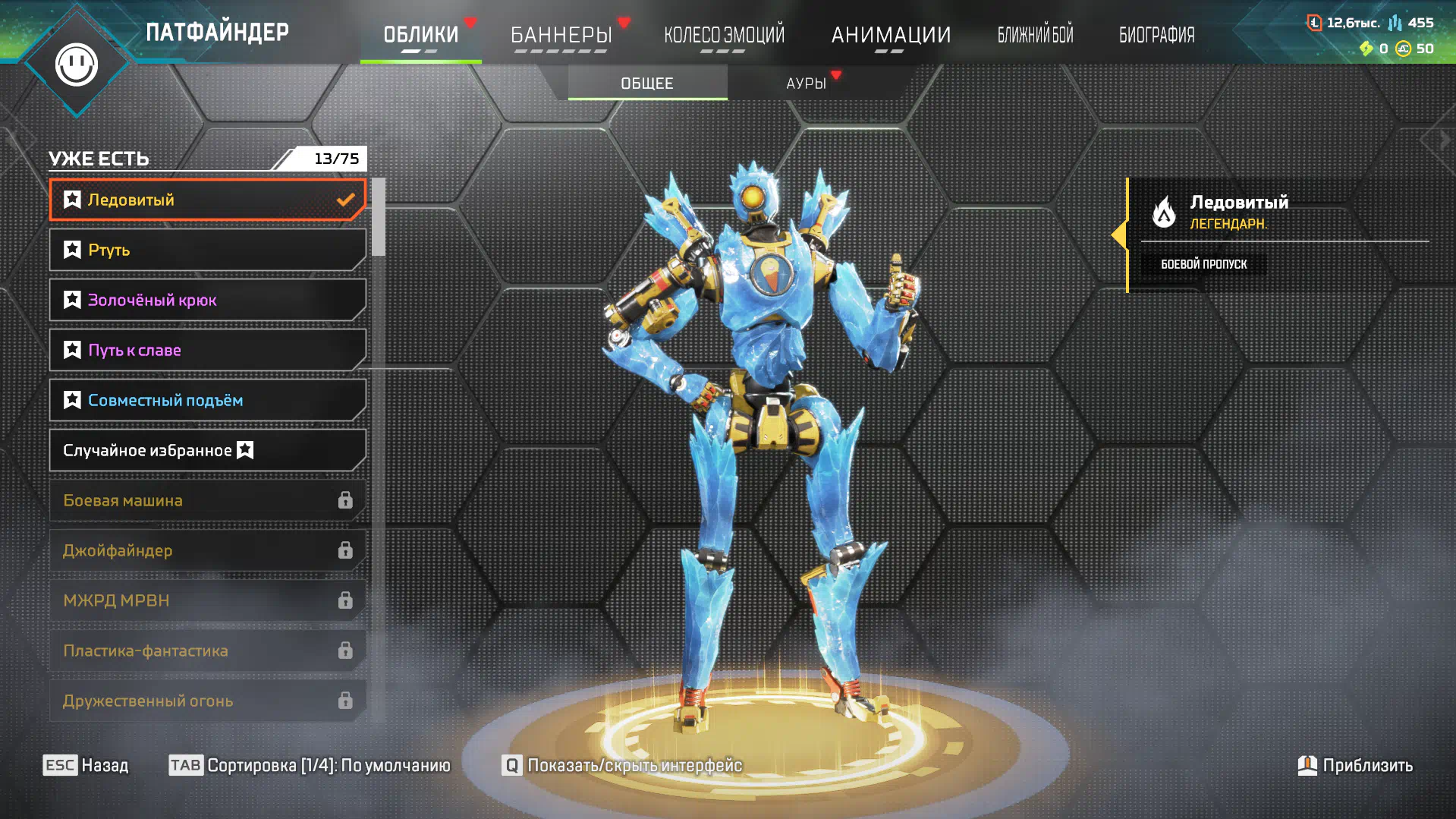Viewport: 1456px width, 819px height.
Task: Pick the Путь к славе skin
Action: tap(207, 350)
